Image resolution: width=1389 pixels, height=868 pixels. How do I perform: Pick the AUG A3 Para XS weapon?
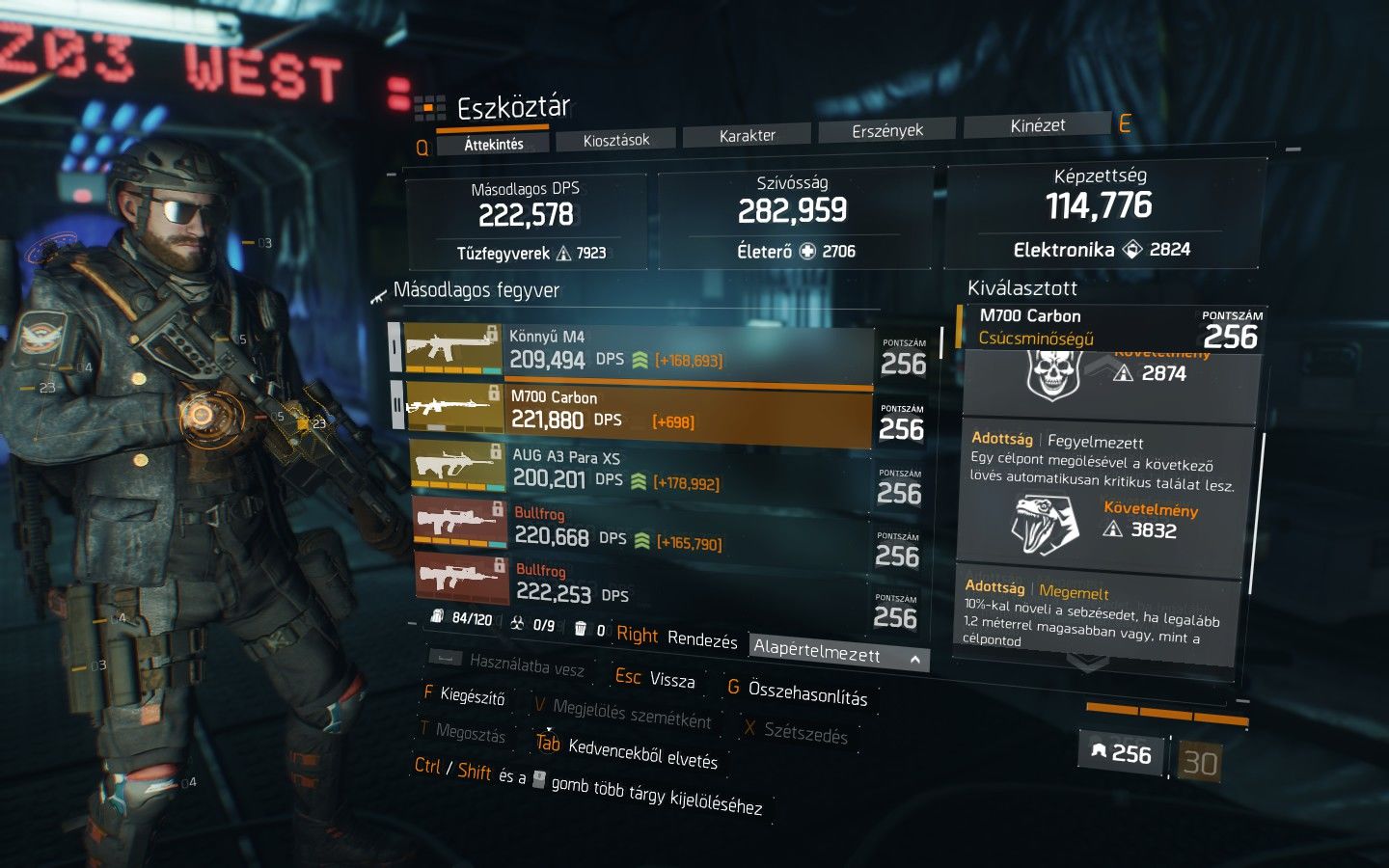[637, 471]
